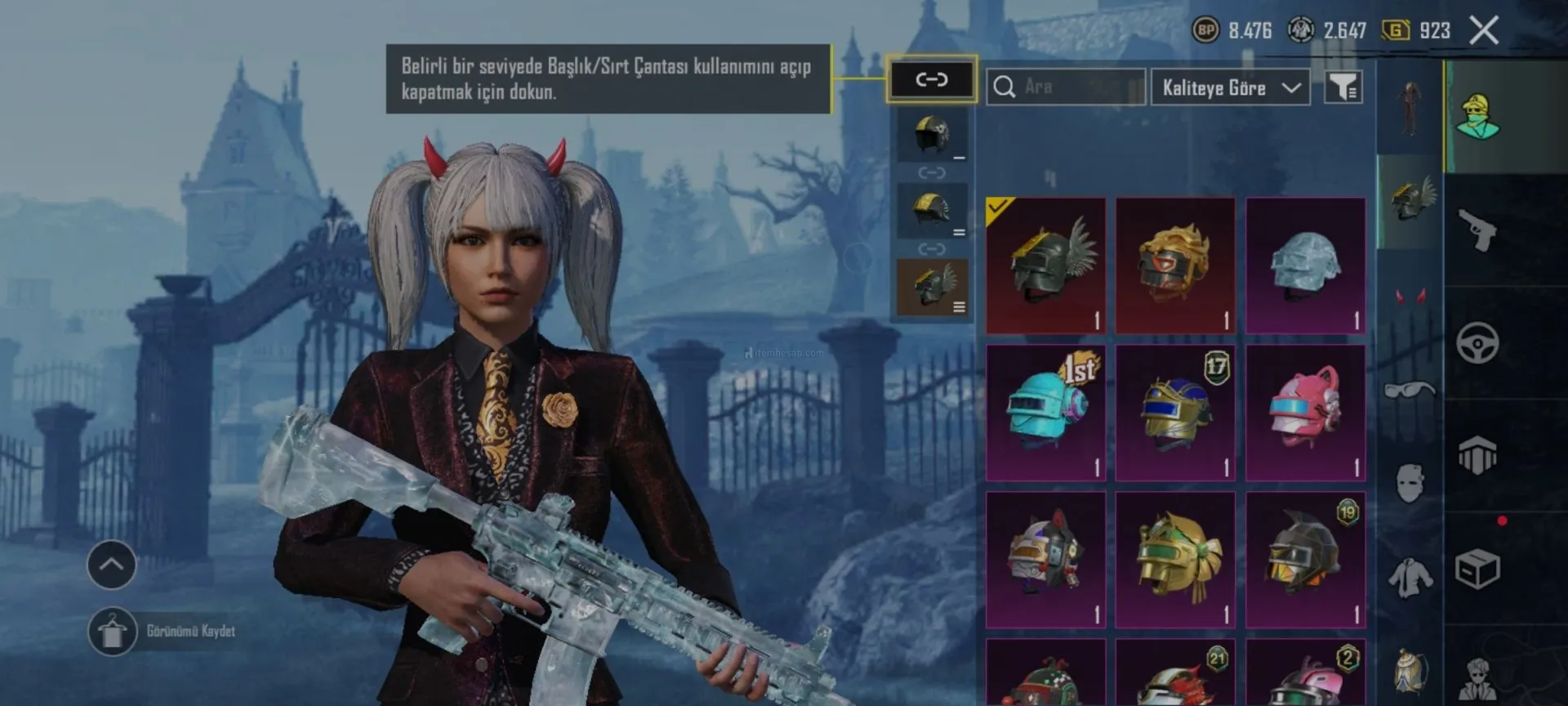Click the Ara search field

1066,87
